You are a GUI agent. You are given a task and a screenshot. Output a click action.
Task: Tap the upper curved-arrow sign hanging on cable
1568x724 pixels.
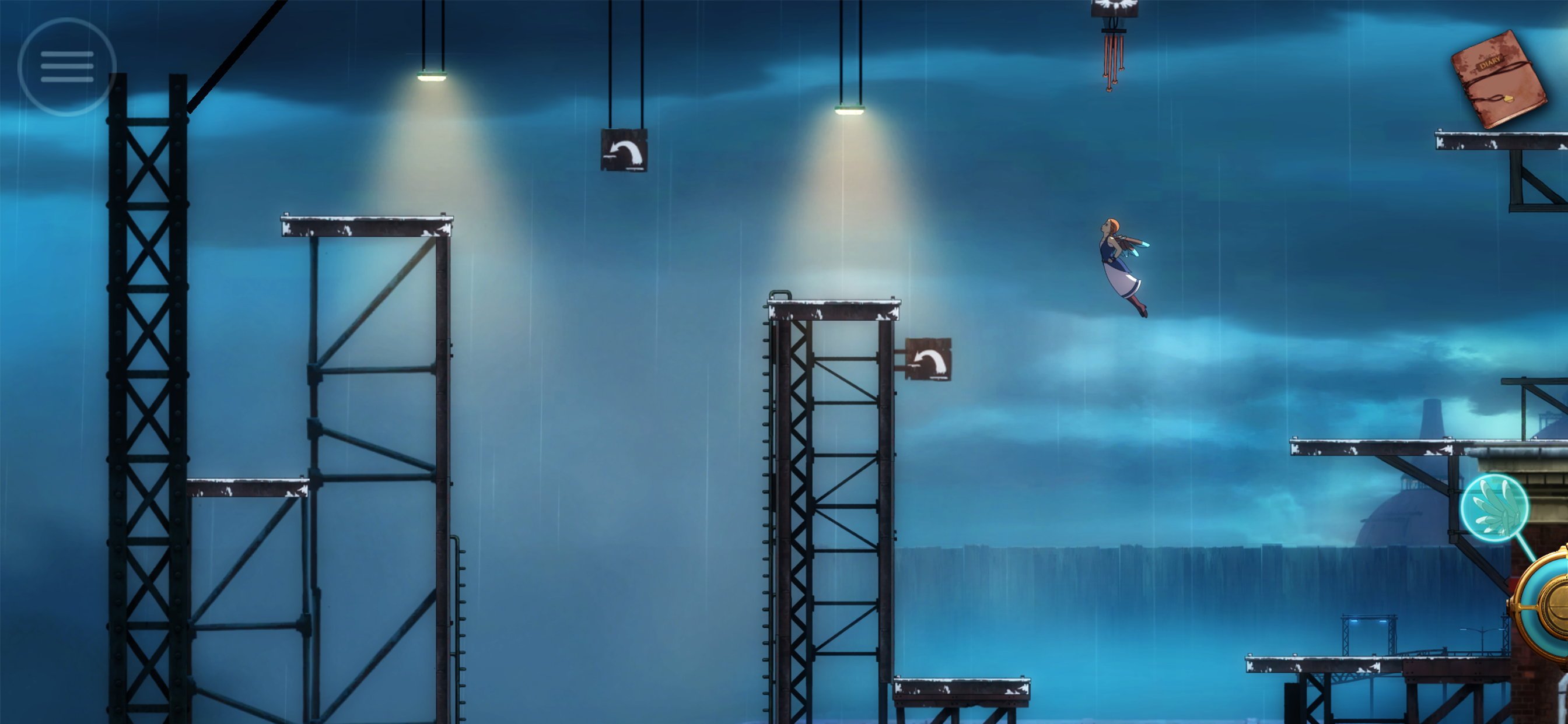point(625,152)
